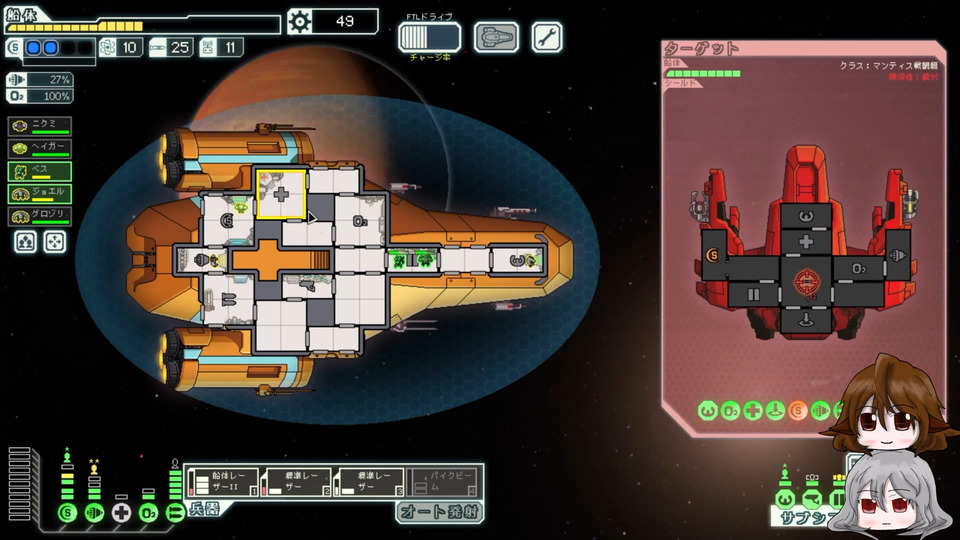Select the weapon in slot 2
Image resolution: width=960 pixels, height=540 pixels.
click(295, 482)
